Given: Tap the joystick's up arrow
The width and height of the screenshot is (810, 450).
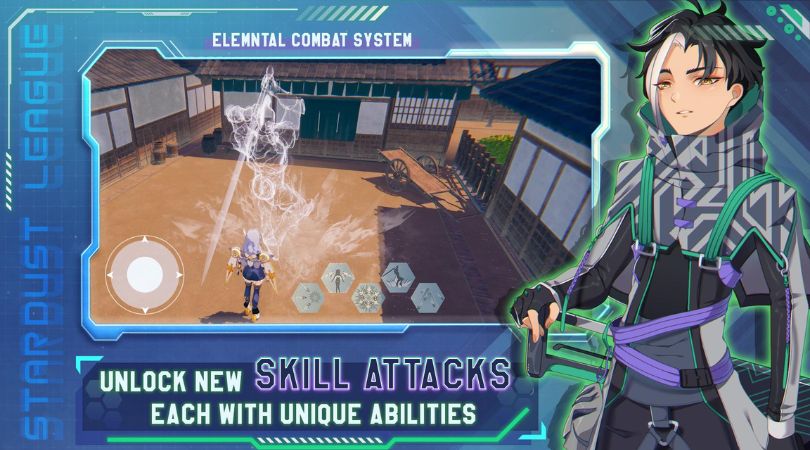Looking at the screenshot, I should click(145, 240).
